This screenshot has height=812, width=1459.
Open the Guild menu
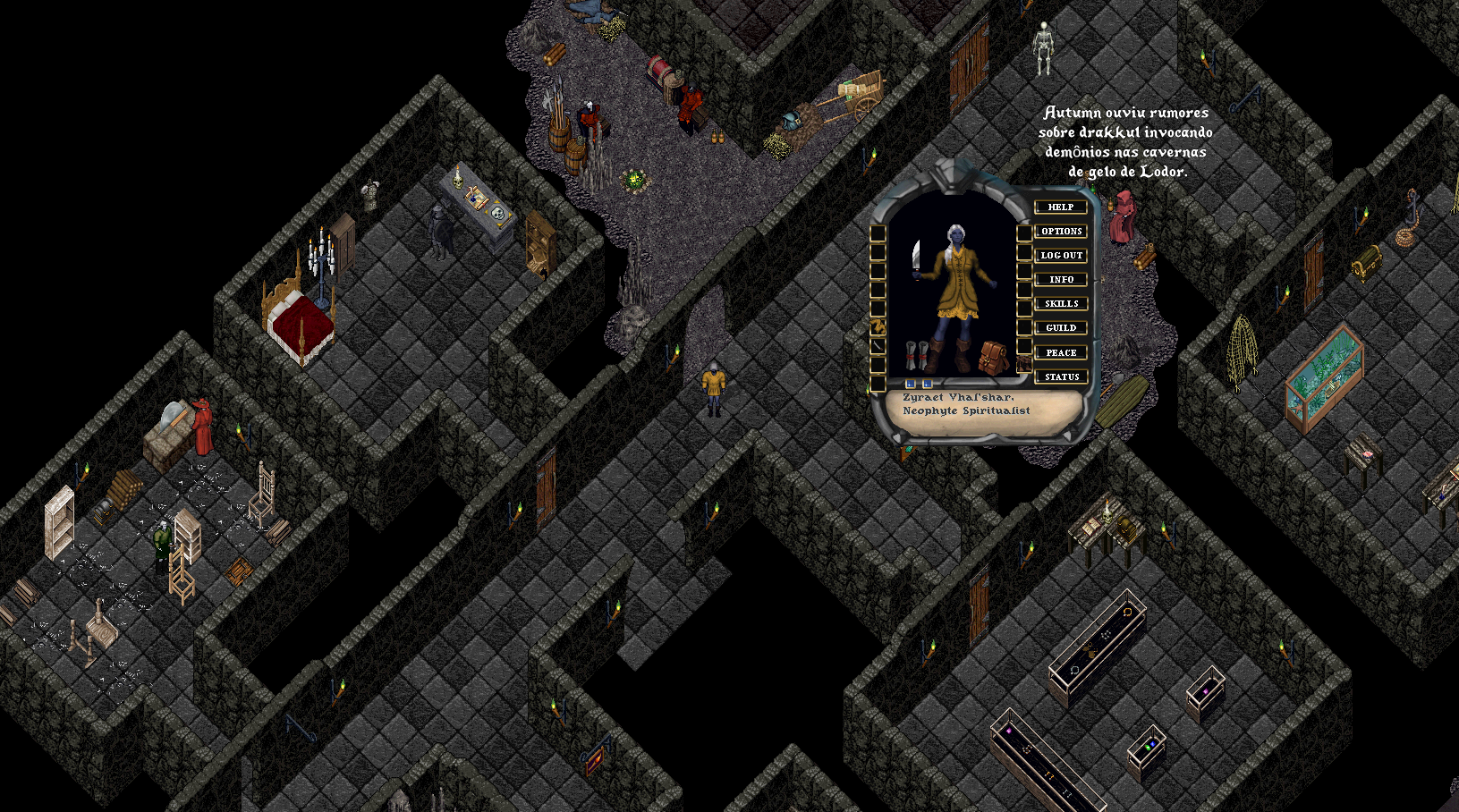click(1061, 328)
